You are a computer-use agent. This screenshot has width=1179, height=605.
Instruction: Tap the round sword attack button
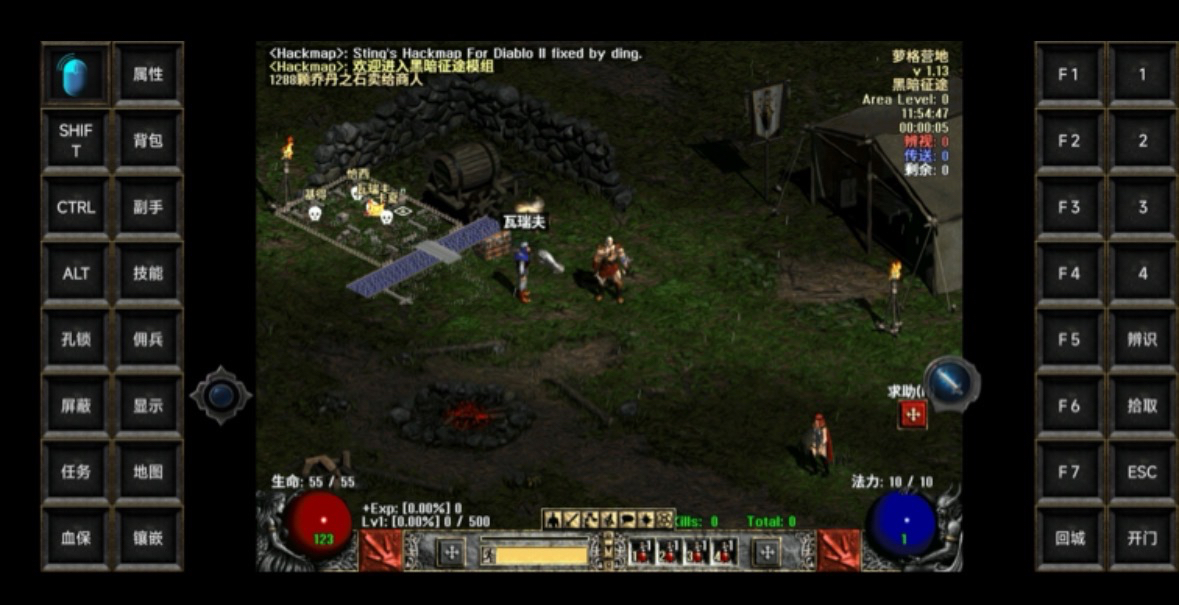click(951, 381)
